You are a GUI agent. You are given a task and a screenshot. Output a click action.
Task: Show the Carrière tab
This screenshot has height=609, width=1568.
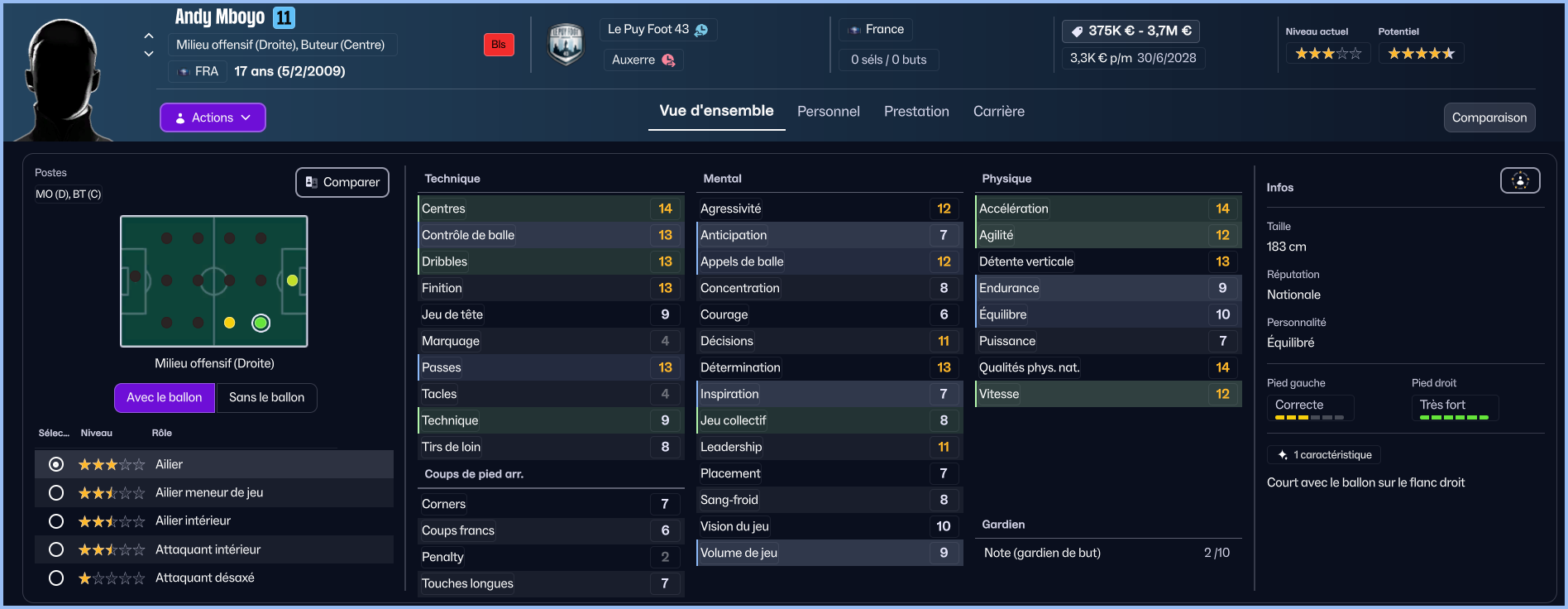998,112
